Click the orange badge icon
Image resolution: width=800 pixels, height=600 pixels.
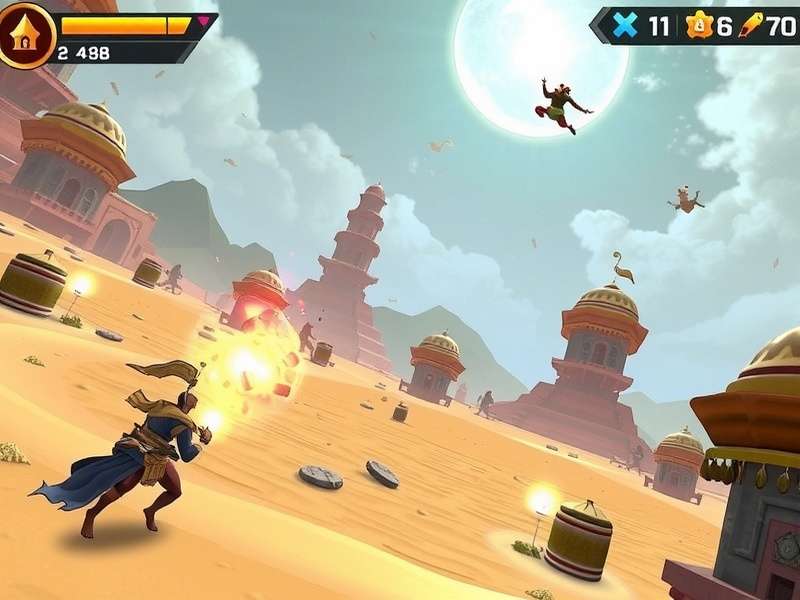(x=699, y=27)
